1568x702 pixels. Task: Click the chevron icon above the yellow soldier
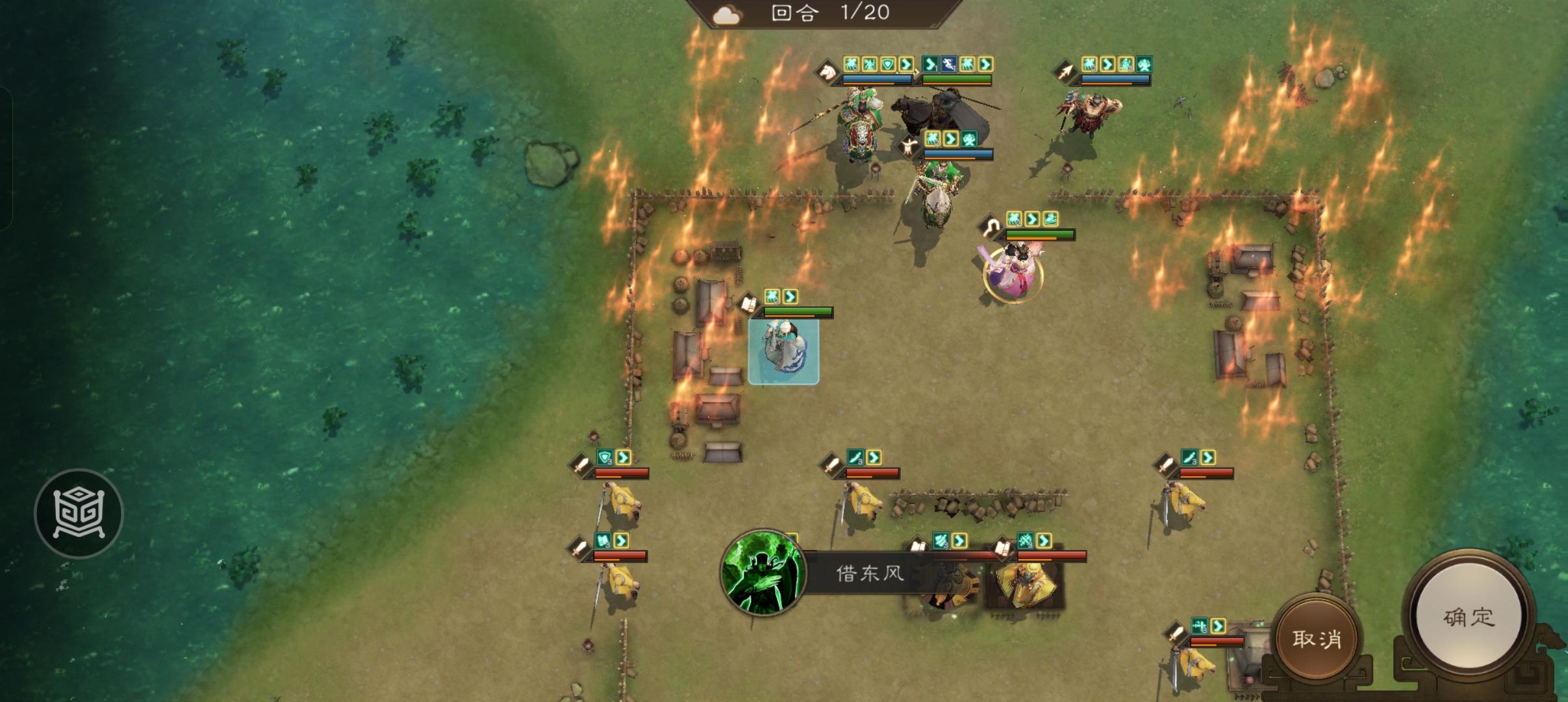pos(624,457)
